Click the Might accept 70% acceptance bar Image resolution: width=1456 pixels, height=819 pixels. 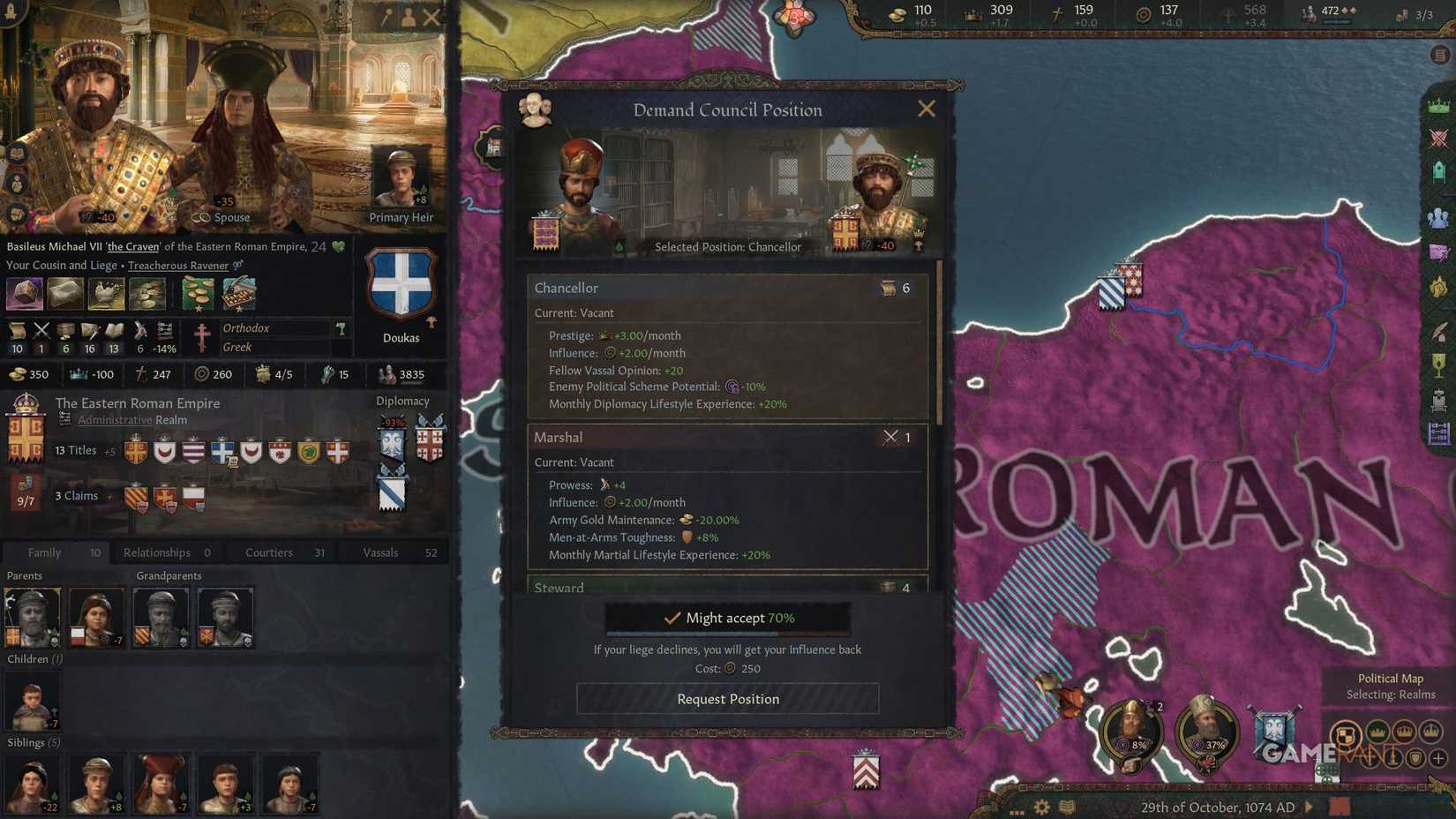click(726, 618)
